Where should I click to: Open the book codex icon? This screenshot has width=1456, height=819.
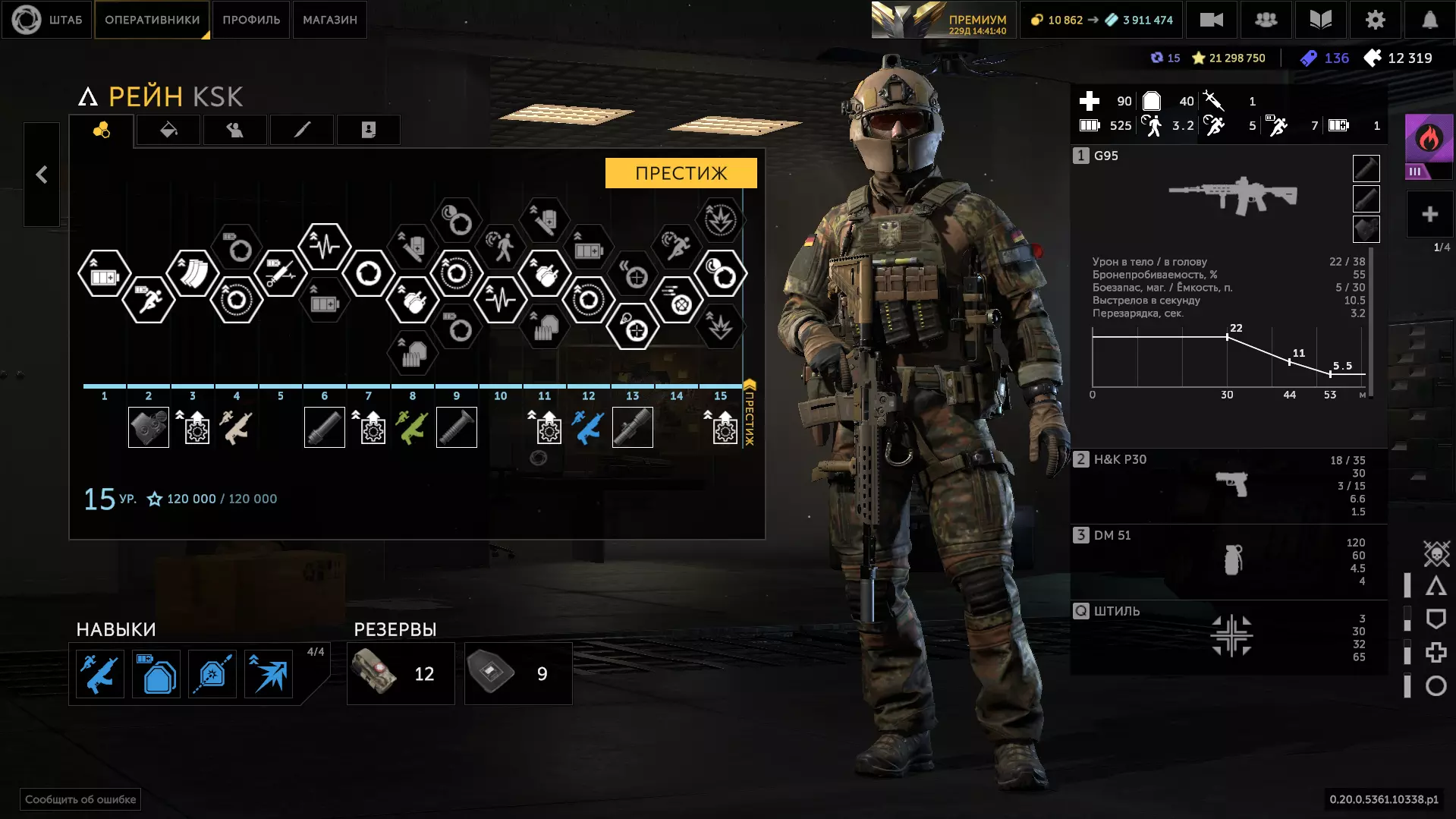(1320, 20)
